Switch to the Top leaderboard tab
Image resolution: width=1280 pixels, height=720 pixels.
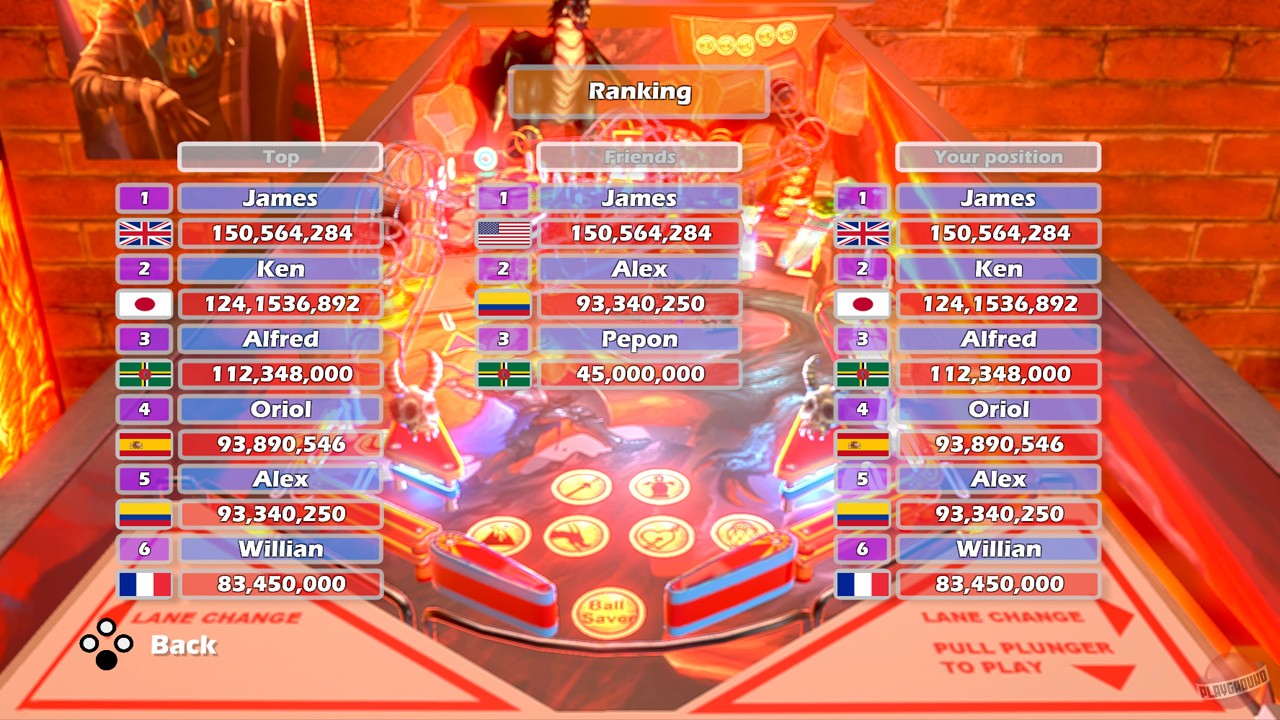280,156
